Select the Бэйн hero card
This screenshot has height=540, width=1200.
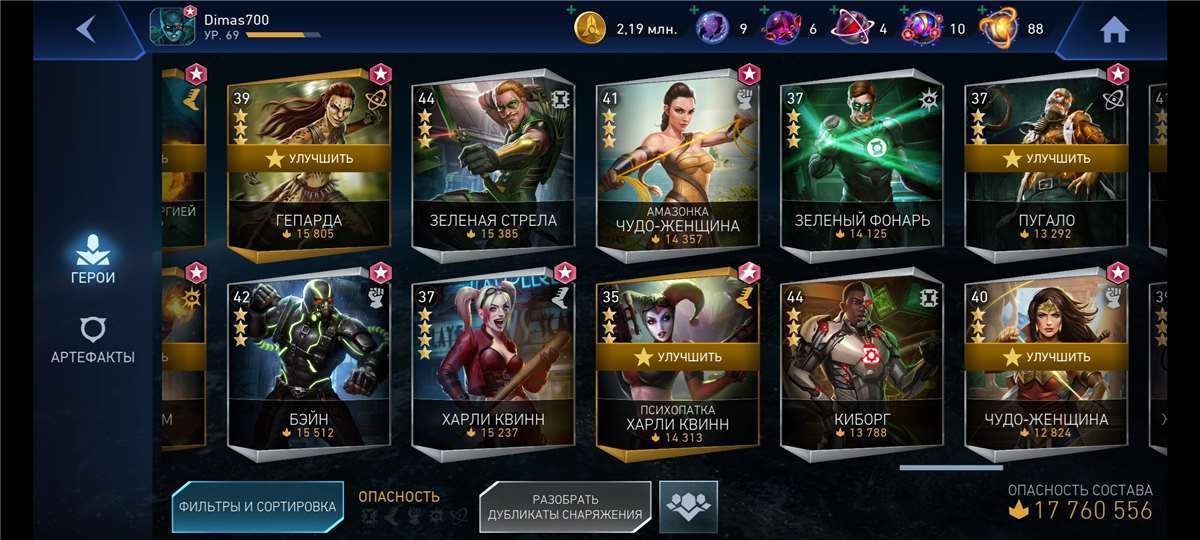[308, 370]
